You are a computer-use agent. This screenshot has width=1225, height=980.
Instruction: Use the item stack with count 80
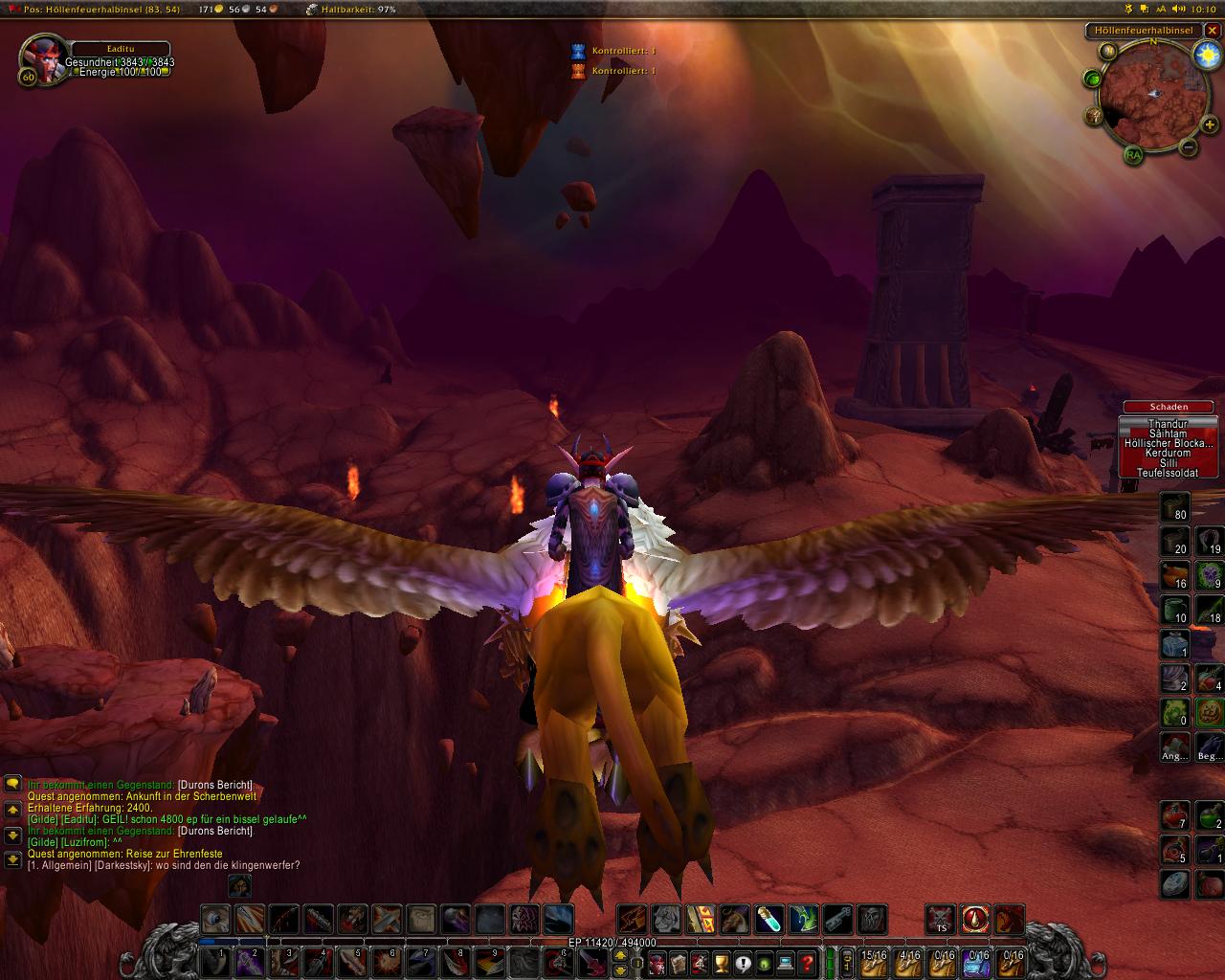1174,507
